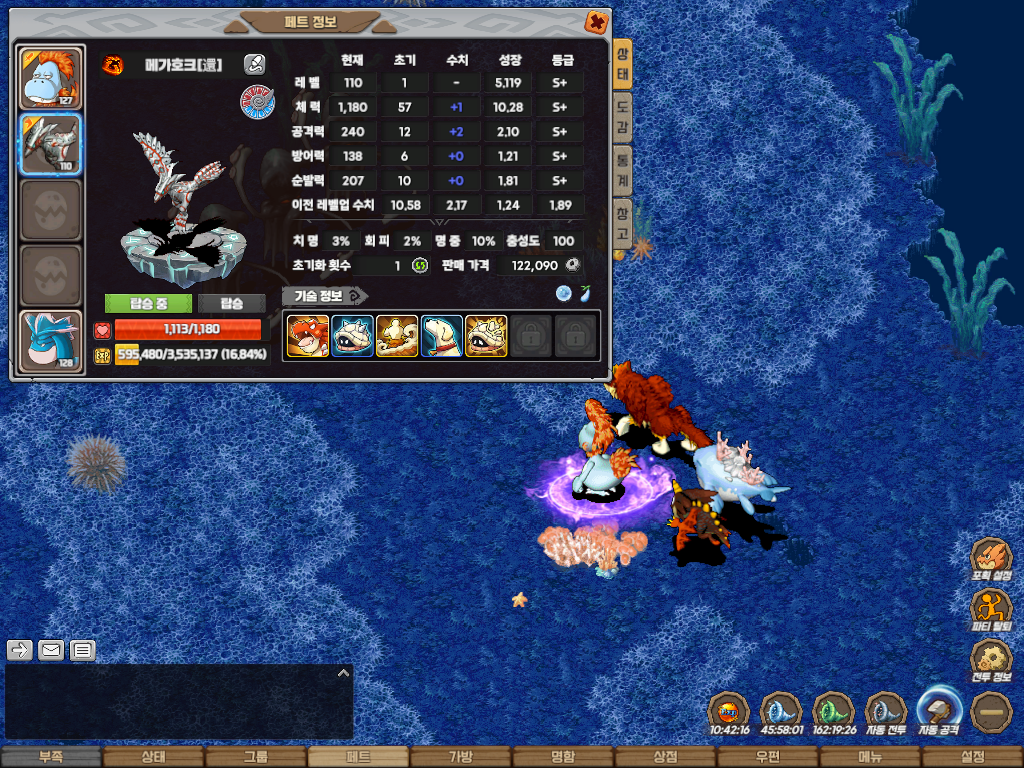Close the 페트 정보 pet info window
The image size is (1024, 768).
tap(595, 21)
